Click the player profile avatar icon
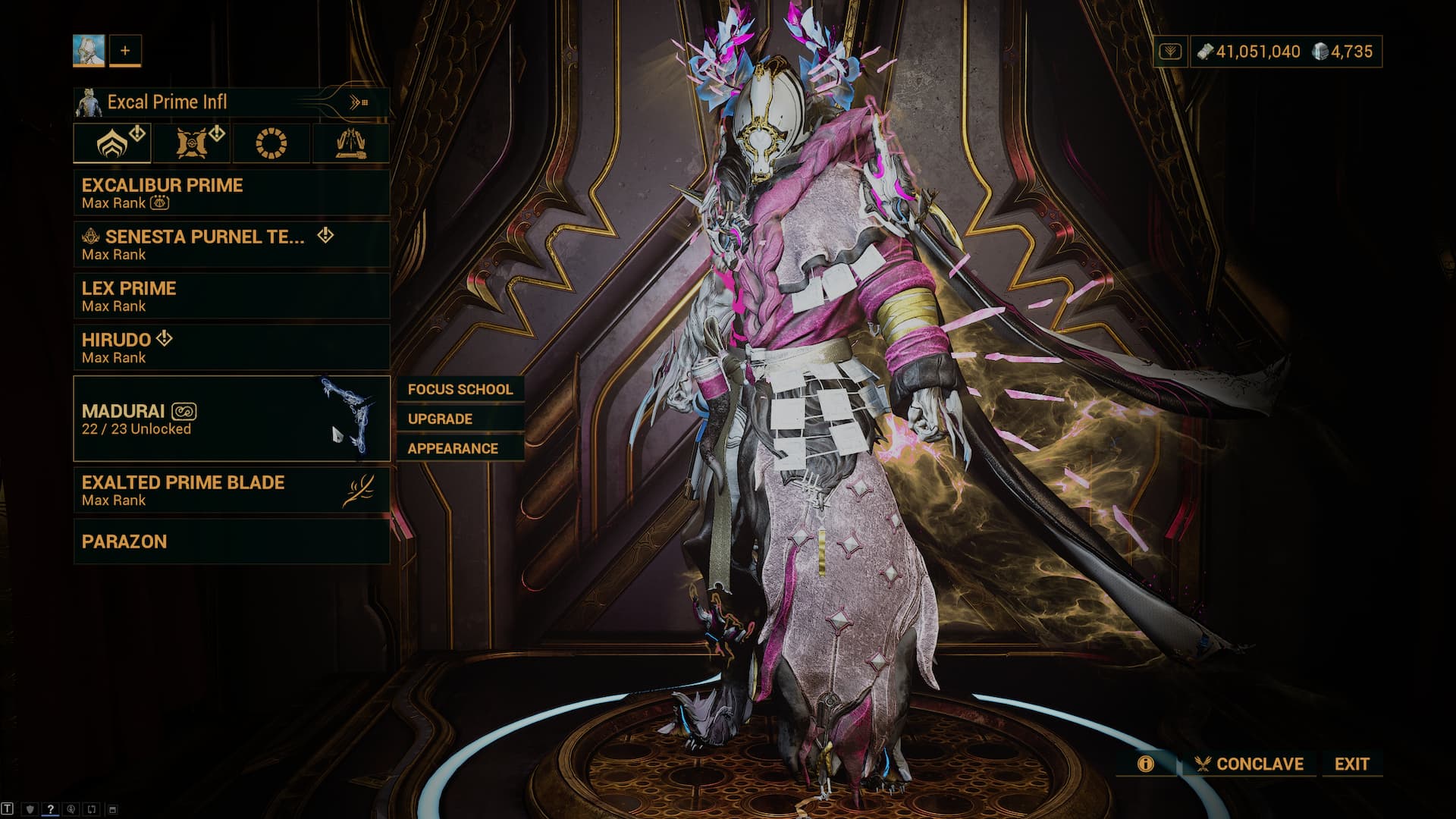The image size is (1456, 819). [x=89, y=51]
